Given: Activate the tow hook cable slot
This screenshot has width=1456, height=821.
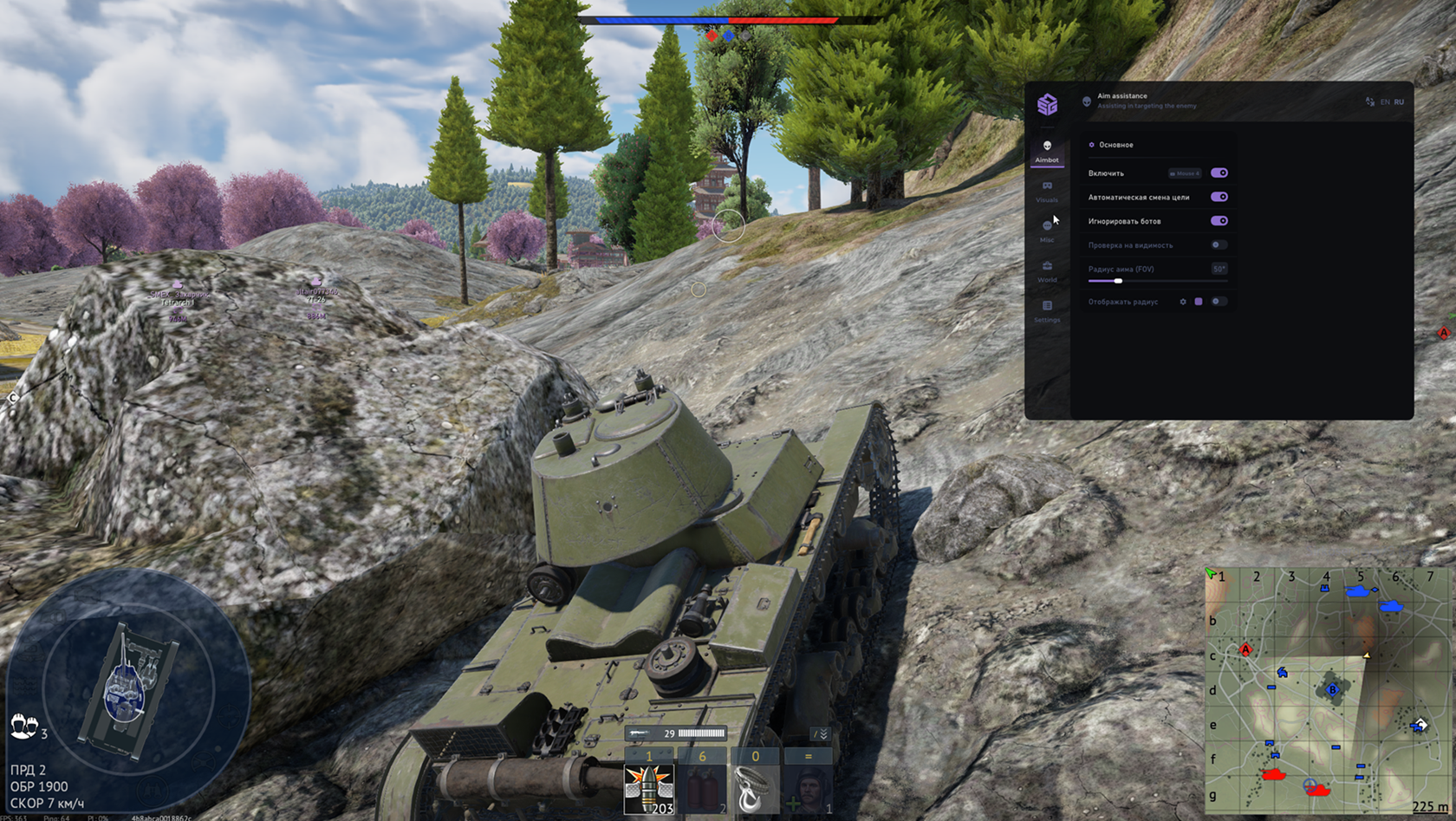Looking at the screenshot, I should pyautogui.click(x=755, y=789).
